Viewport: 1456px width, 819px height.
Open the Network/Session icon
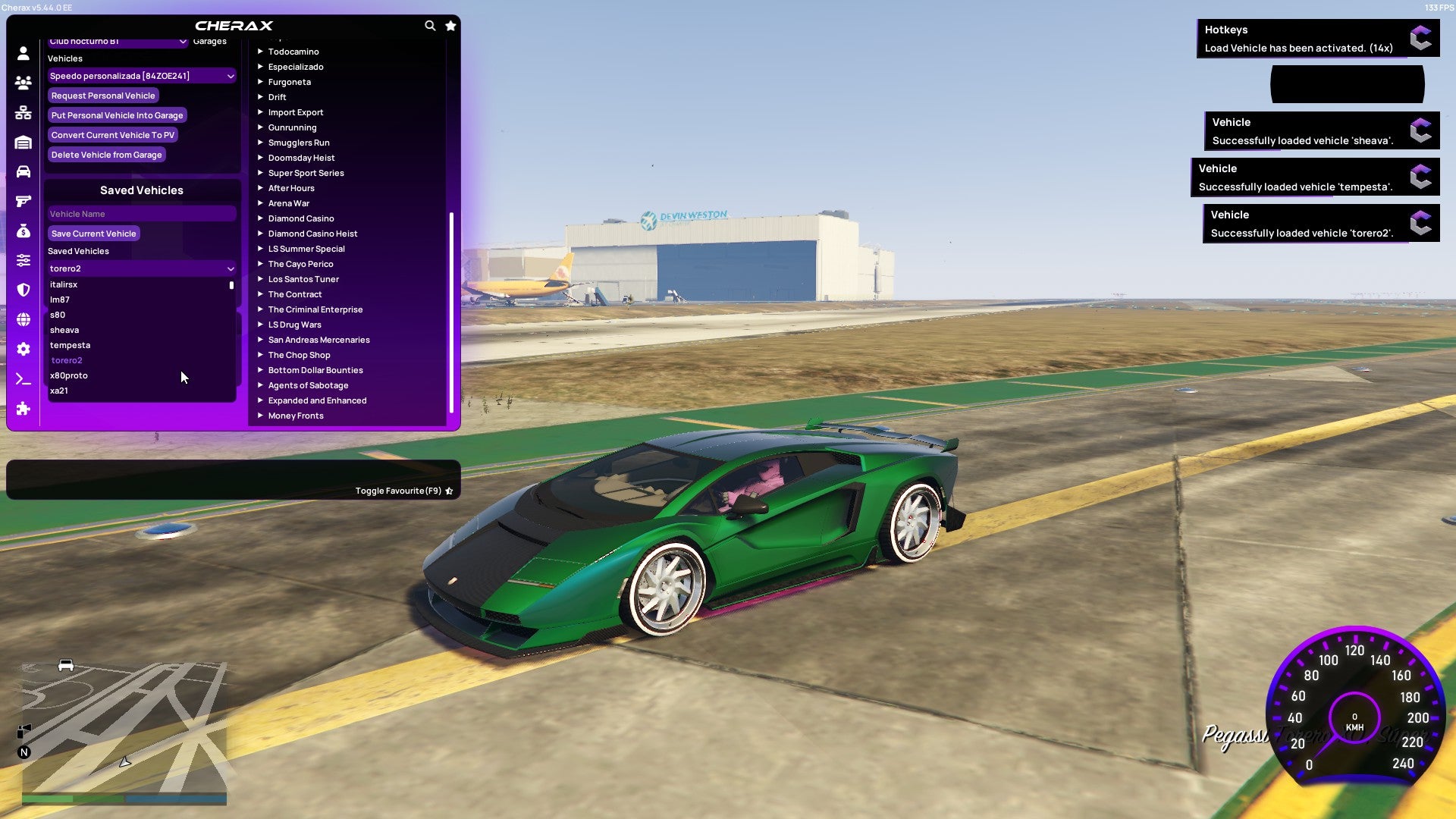click(x=23, y=113)
